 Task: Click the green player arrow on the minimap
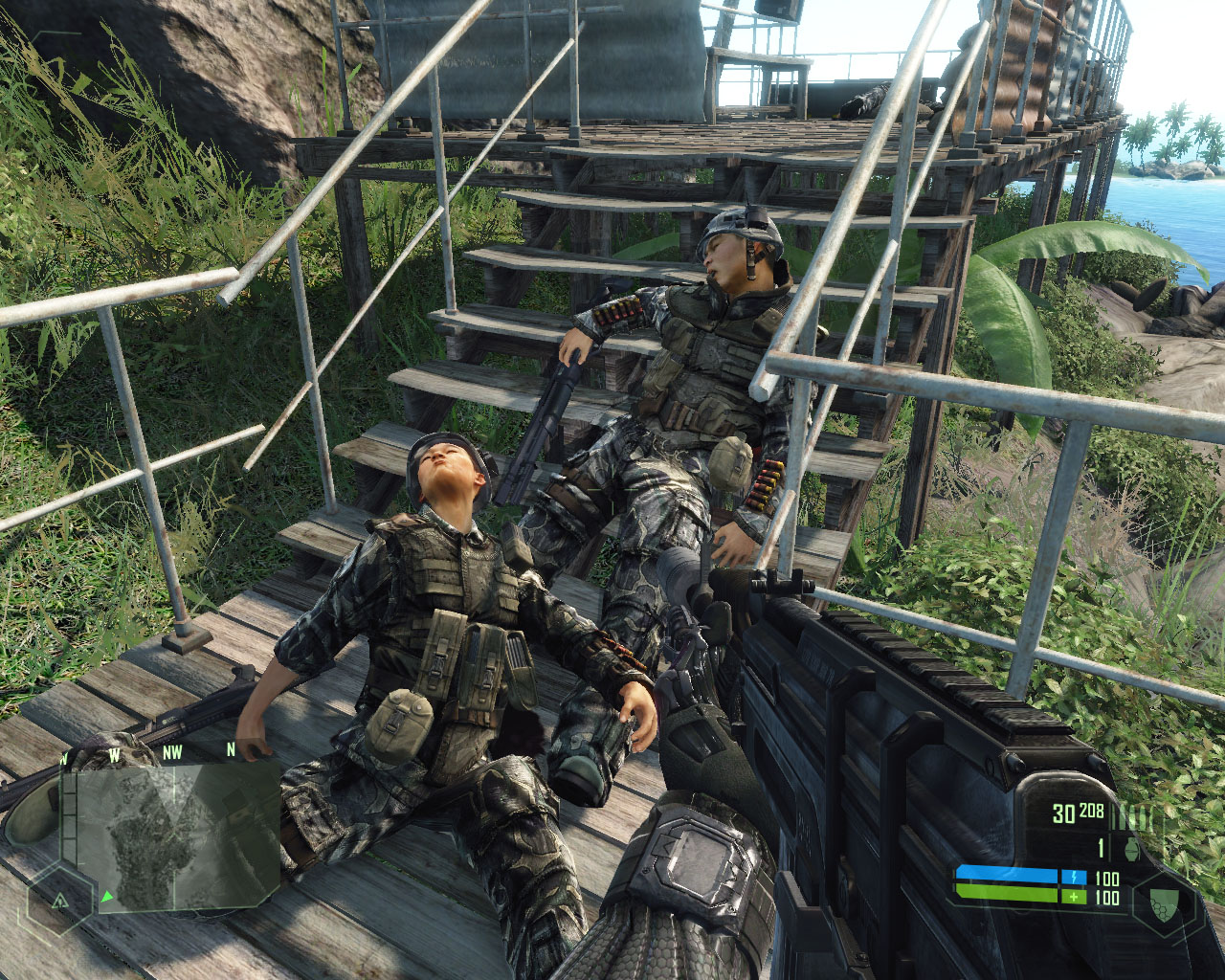pyautogui.click(x=107, y=897)
